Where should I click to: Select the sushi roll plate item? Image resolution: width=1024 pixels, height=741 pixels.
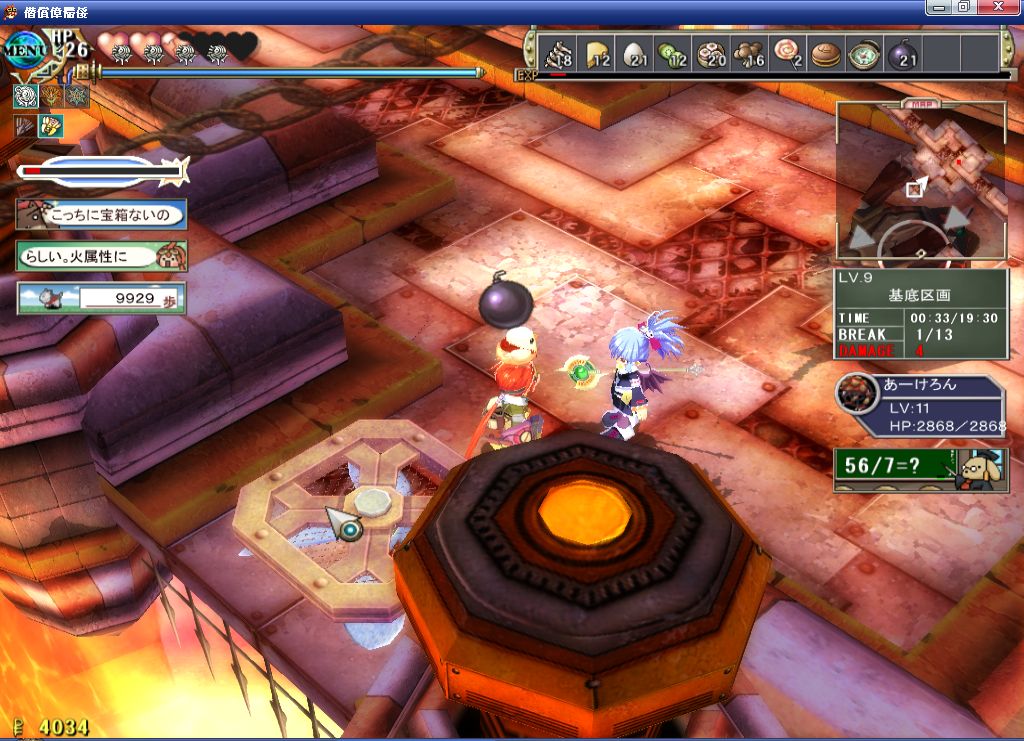point(710,54)
